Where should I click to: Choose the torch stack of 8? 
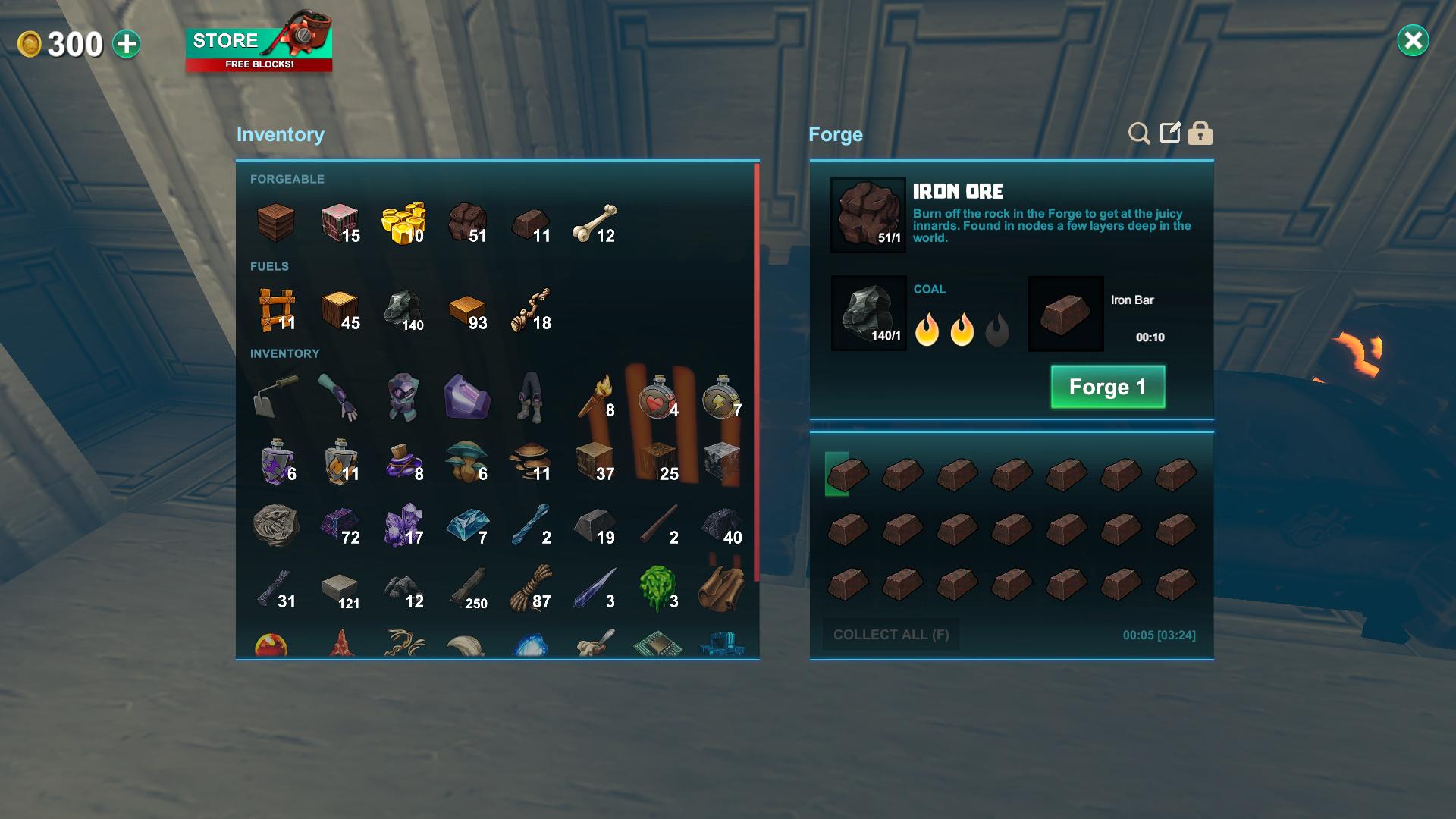click(x=595, y=397)
